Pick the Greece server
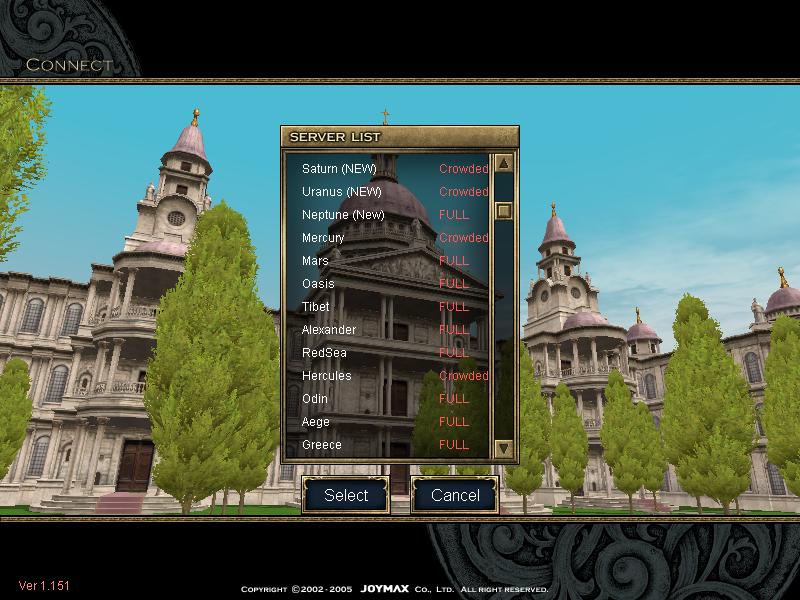Screen dimensions: 800x600 [322, 445]
